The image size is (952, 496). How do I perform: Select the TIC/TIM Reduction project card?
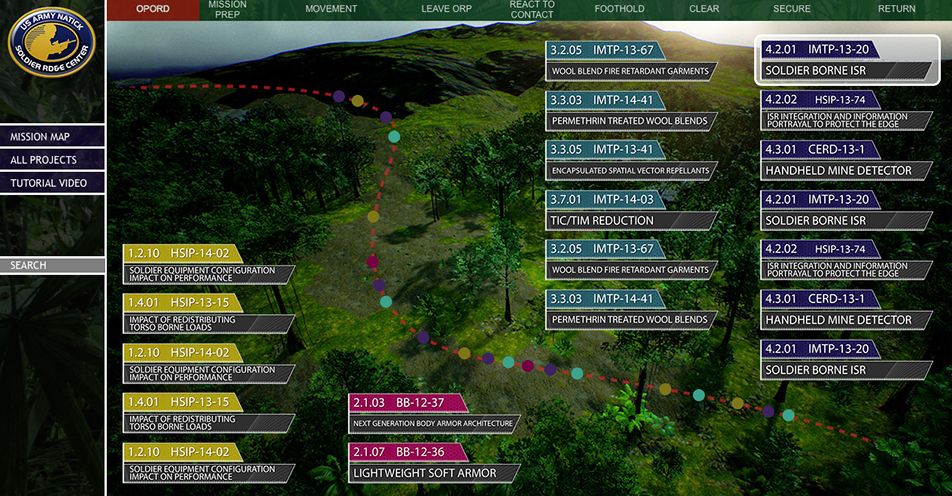point(630,210)
